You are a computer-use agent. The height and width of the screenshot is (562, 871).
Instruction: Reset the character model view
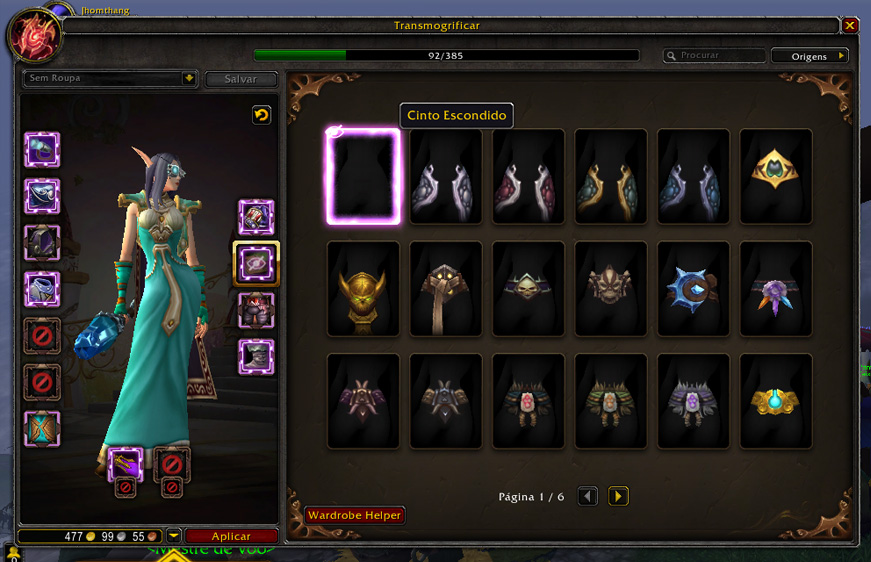click(261, 115)
